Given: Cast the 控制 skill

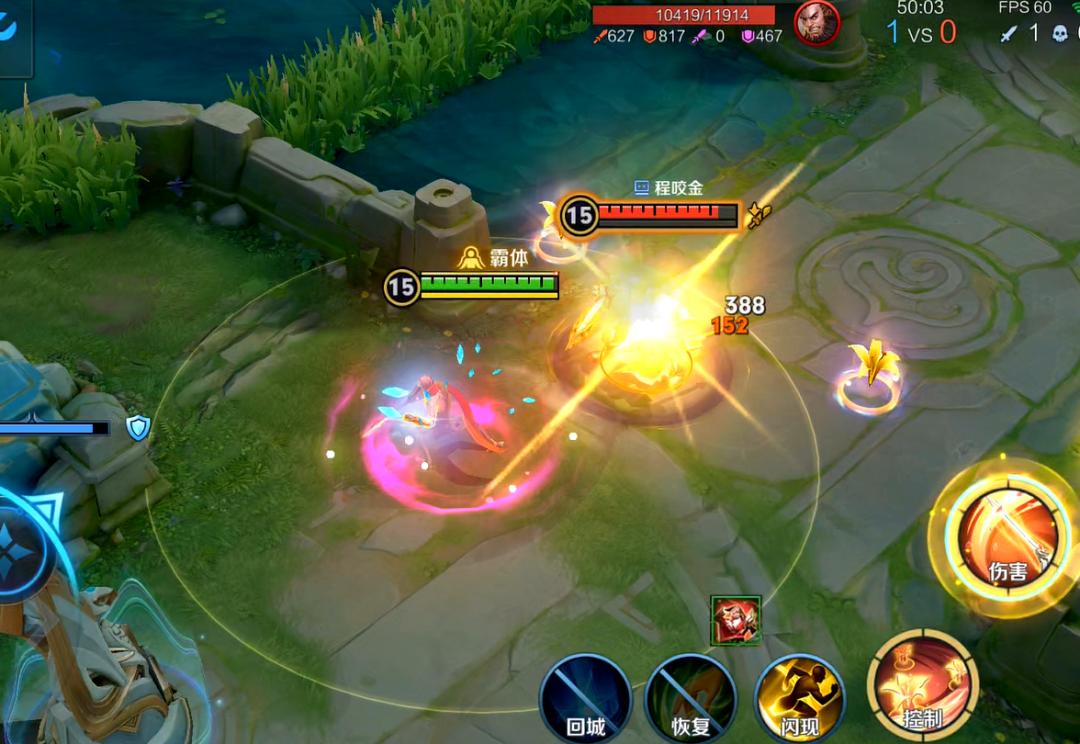Looking at the screenshot, I should 922,685.
